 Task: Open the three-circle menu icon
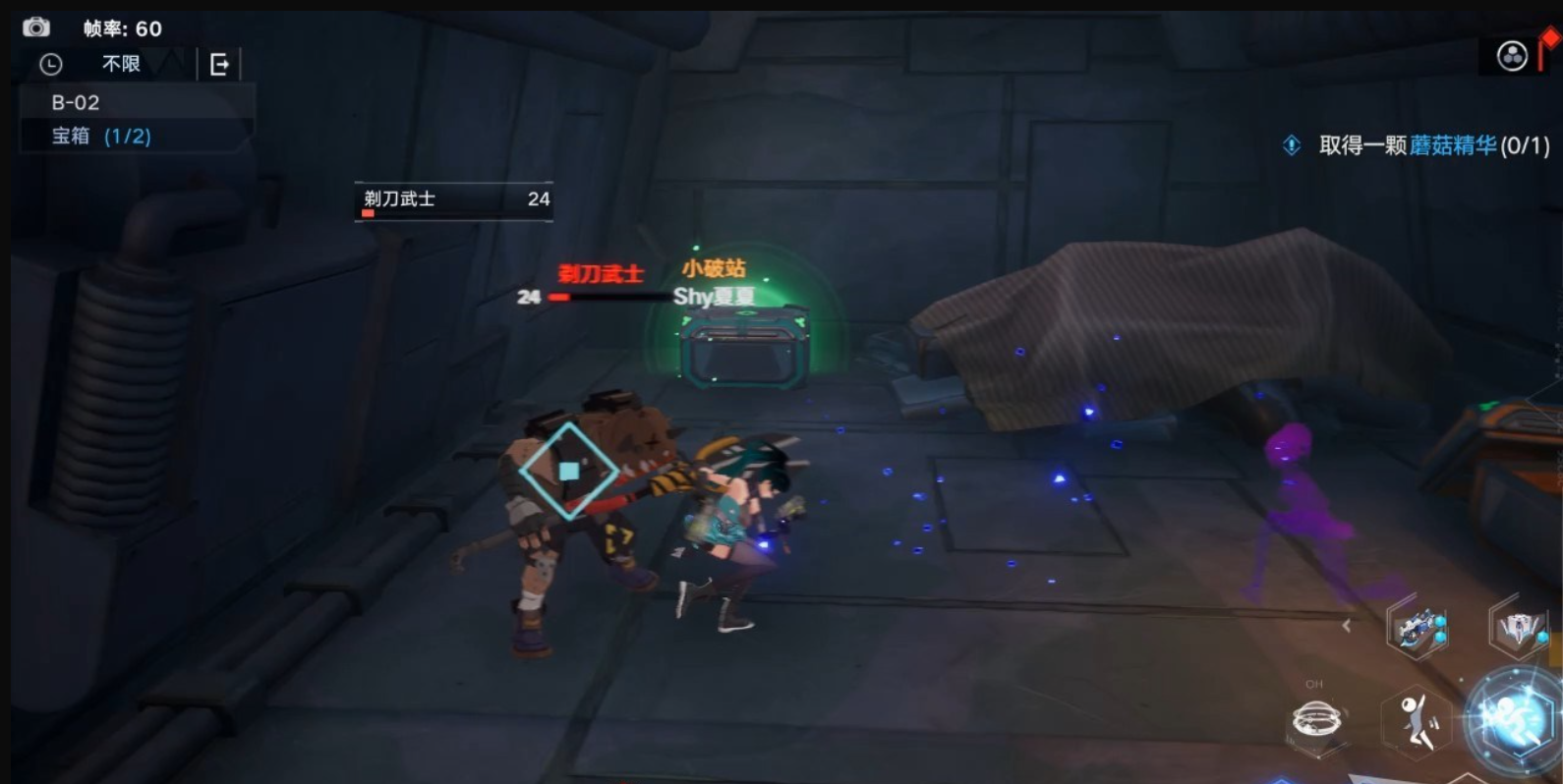[x=1511, y=56]
